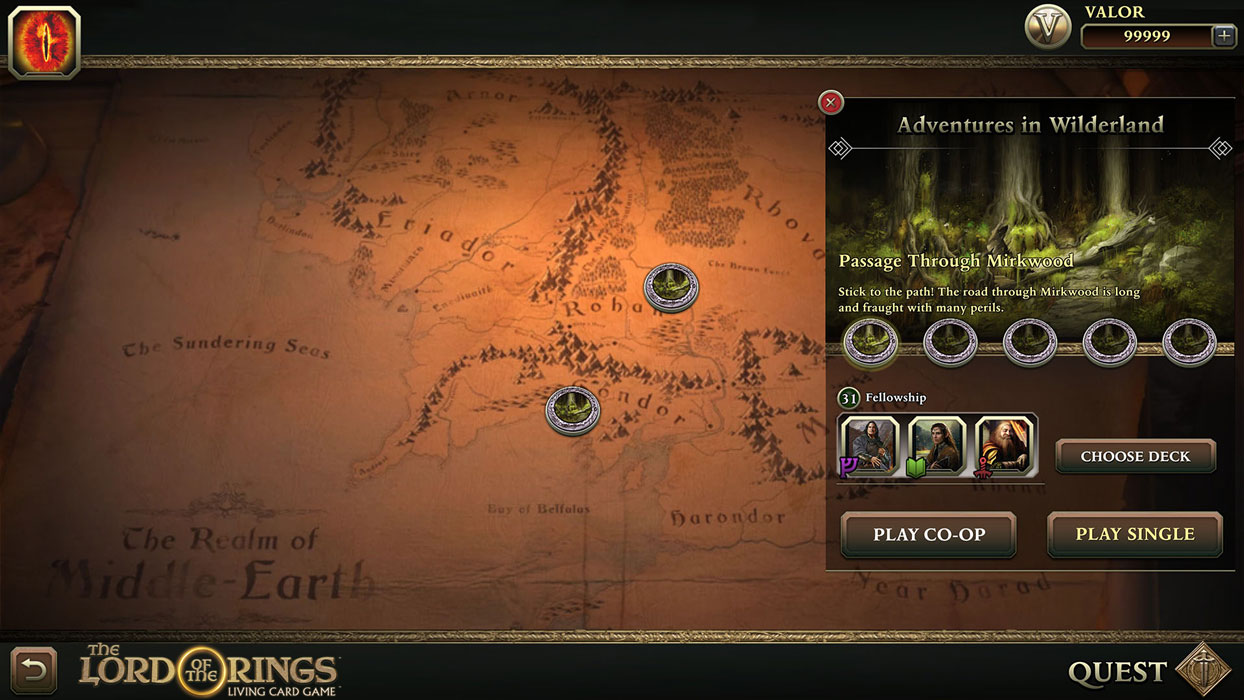The image size is (1244, 700).
Task: Select the highlighted first quest node
Action: (871, 342)
